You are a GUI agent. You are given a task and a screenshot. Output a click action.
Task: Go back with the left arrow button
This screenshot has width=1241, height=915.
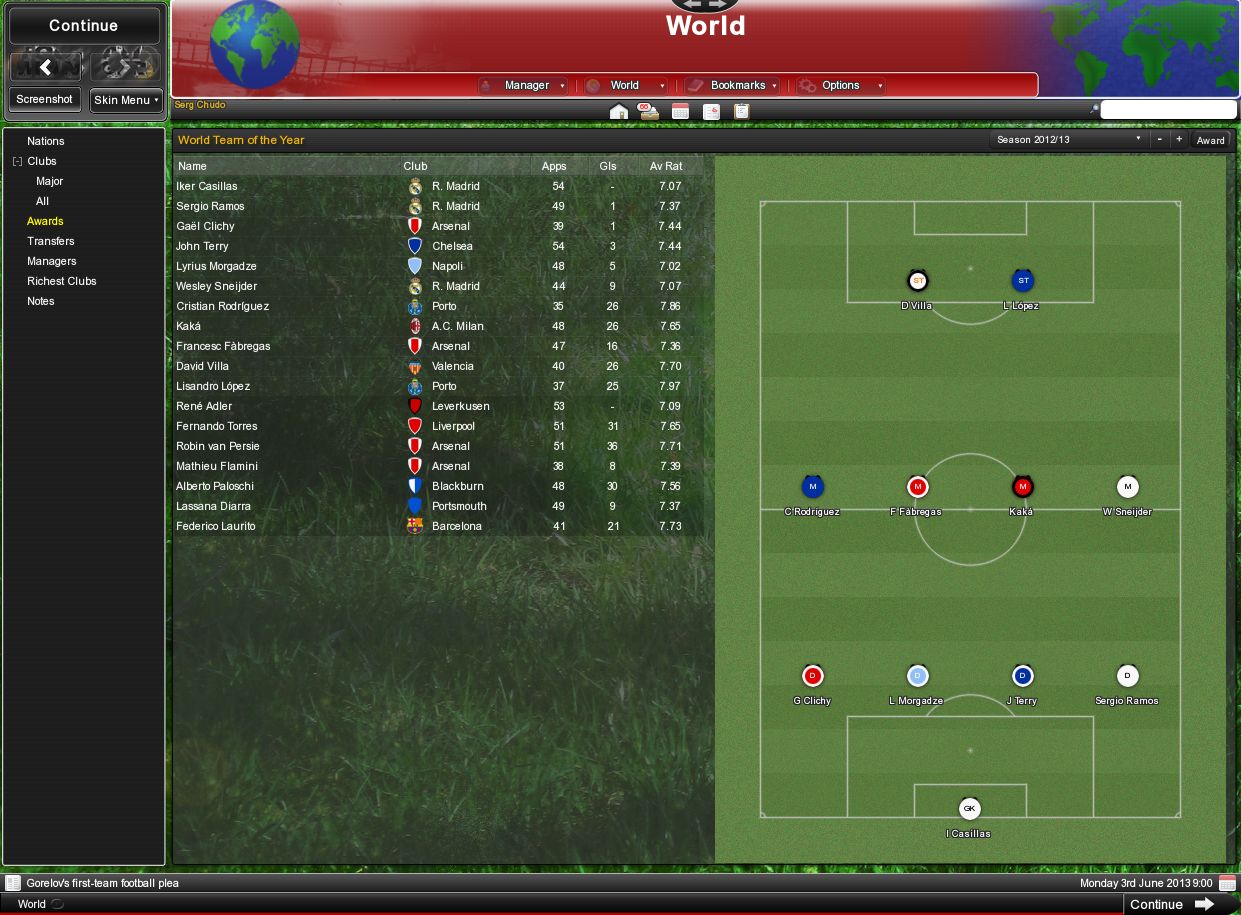point(45,67)
